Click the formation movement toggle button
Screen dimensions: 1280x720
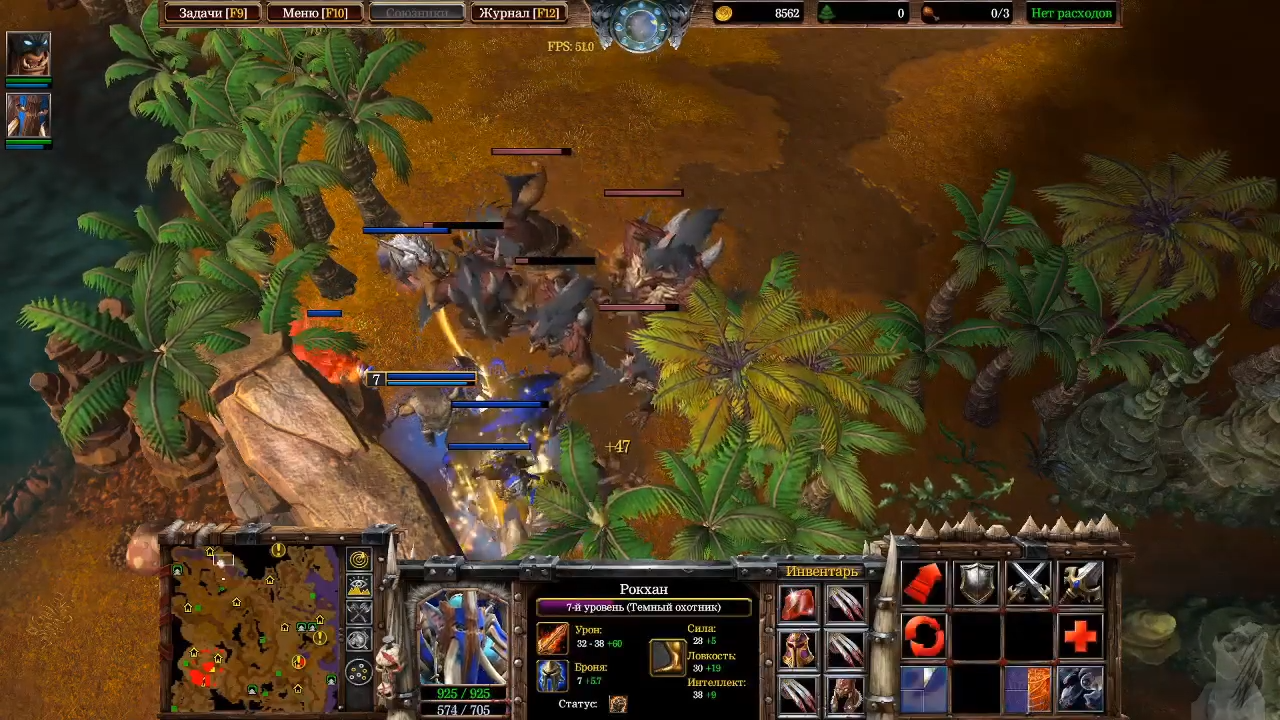(359, 671)
